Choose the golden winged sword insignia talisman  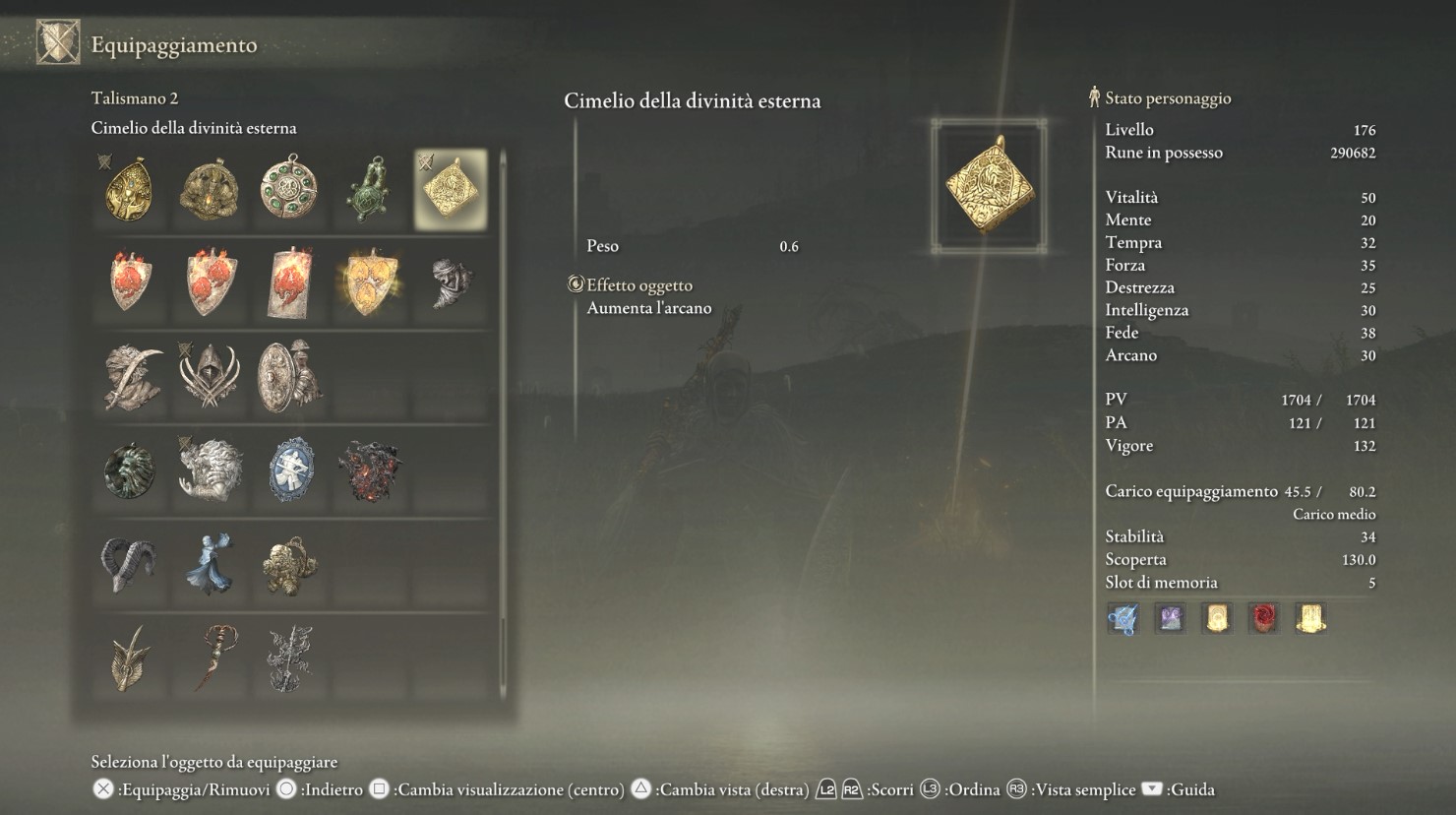tap(129, 658)
